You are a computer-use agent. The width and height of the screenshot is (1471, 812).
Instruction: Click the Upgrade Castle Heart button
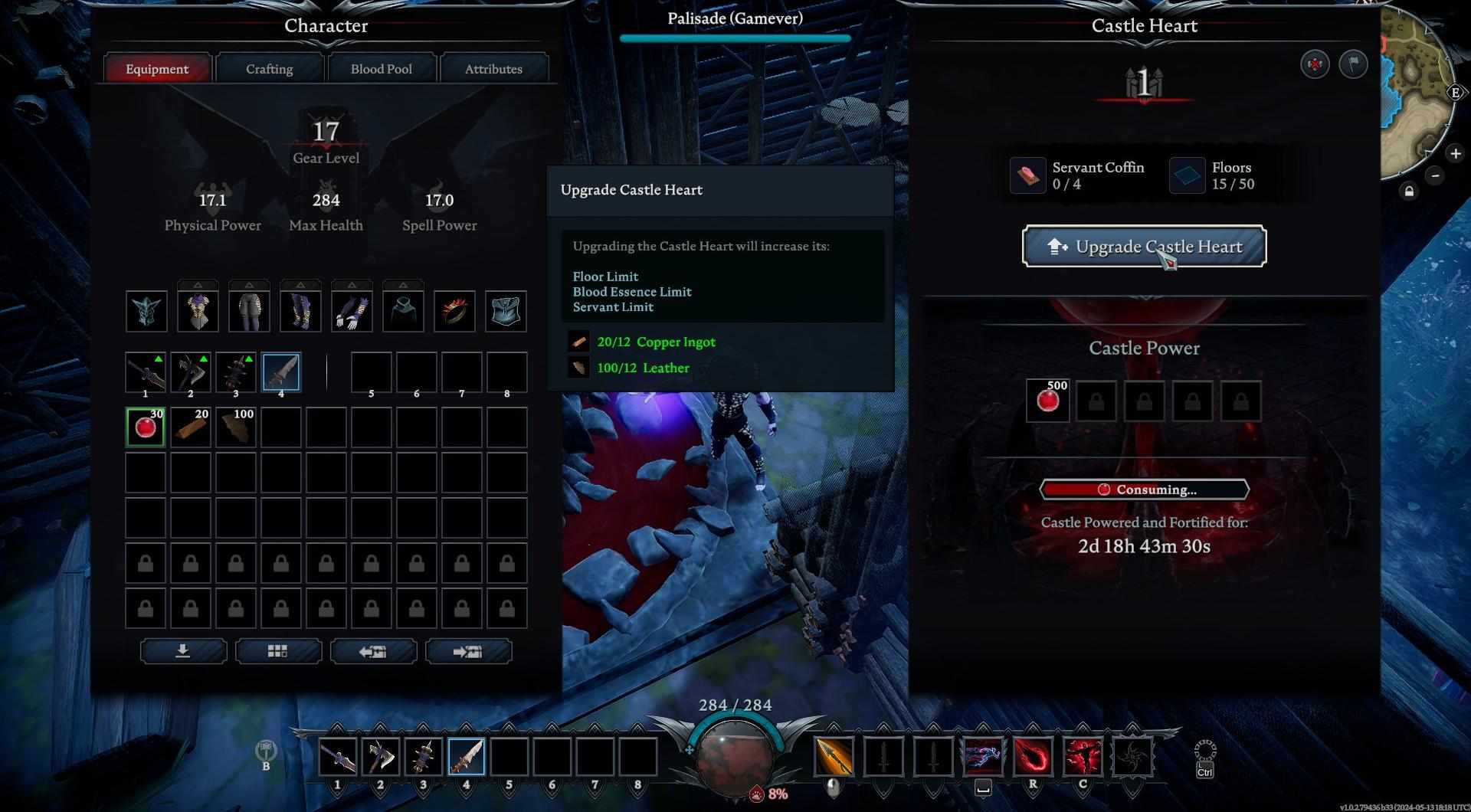coord(1143,247)
